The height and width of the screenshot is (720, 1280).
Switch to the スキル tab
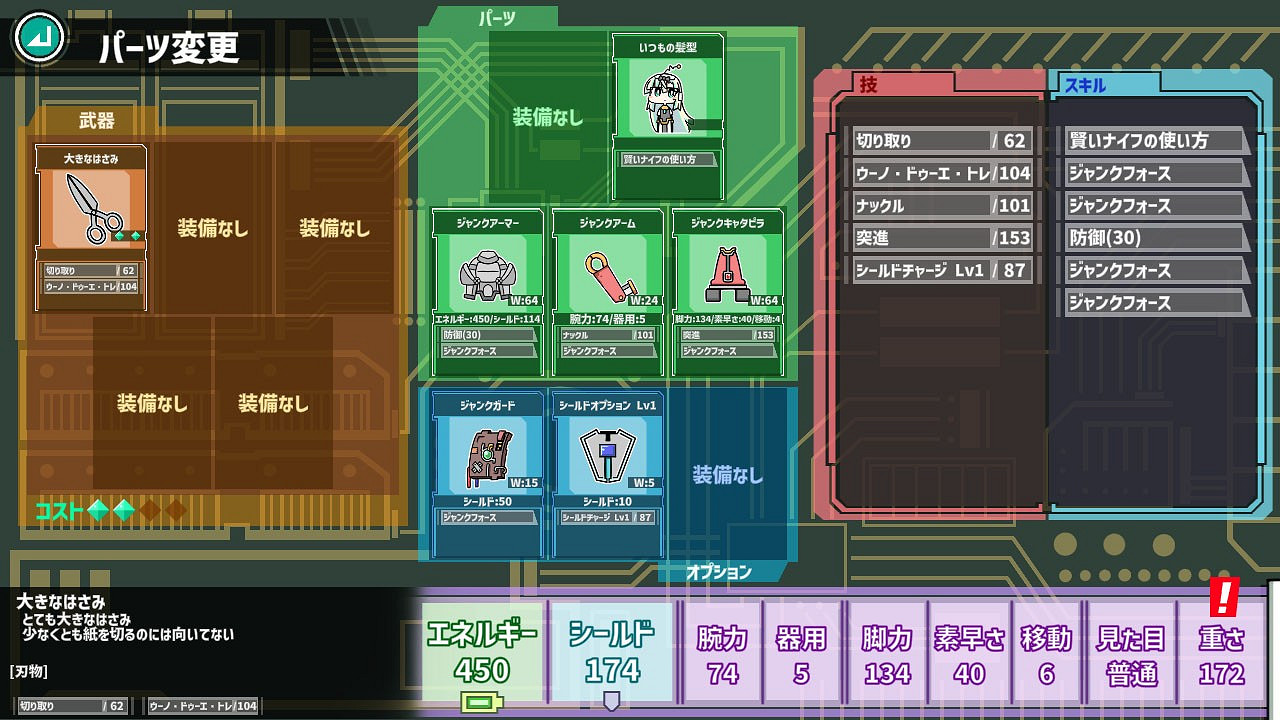click(1087, 84)
